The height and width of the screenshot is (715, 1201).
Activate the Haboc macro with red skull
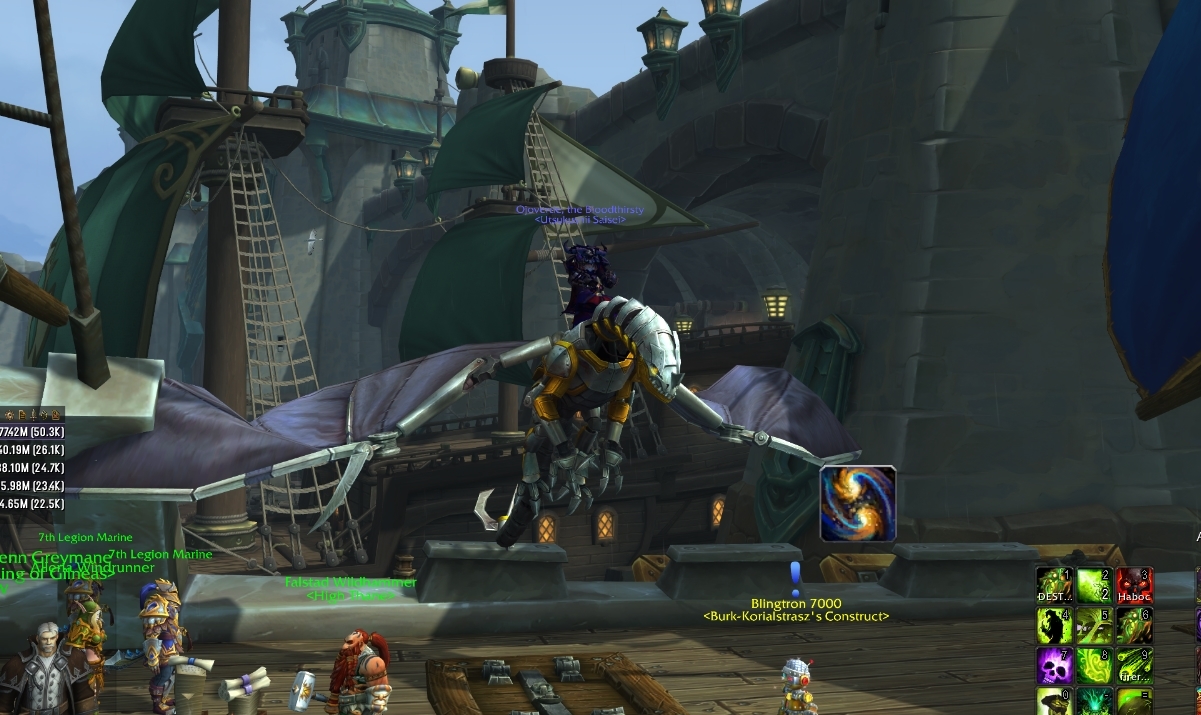point(1135,586)
